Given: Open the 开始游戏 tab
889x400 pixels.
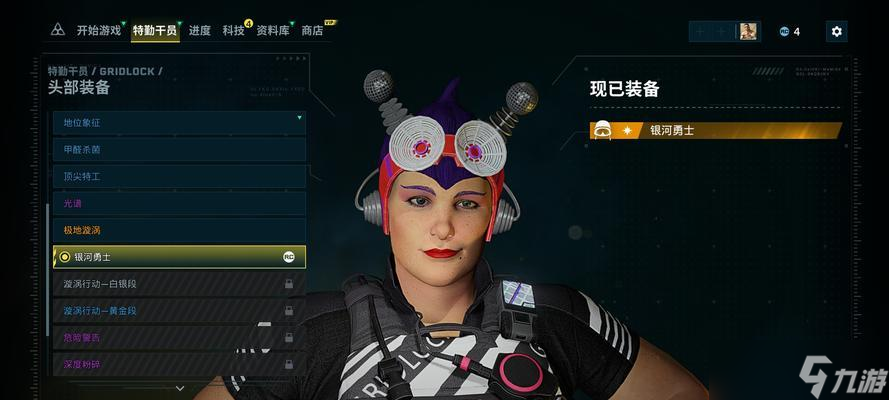Looking at the screenshot, I should coord(98,31).
